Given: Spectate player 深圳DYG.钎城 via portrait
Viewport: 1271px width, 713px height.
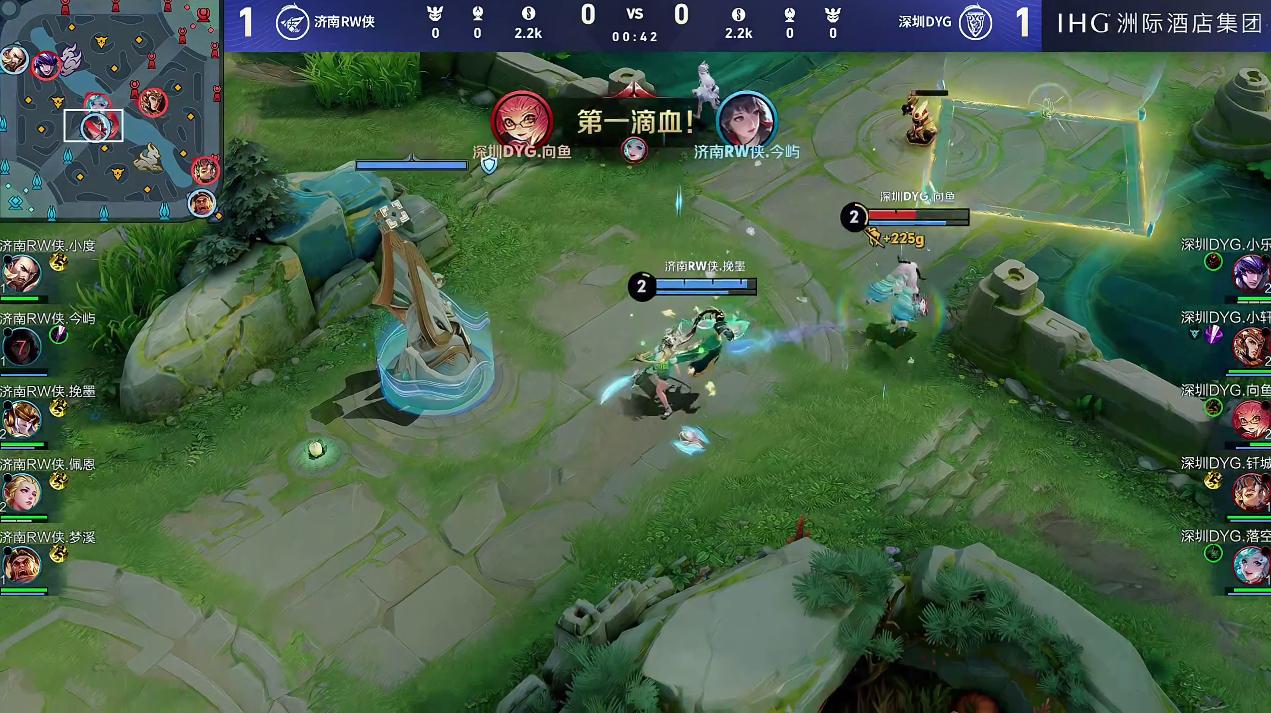Looking at the screenshot, I should 1252,493.
